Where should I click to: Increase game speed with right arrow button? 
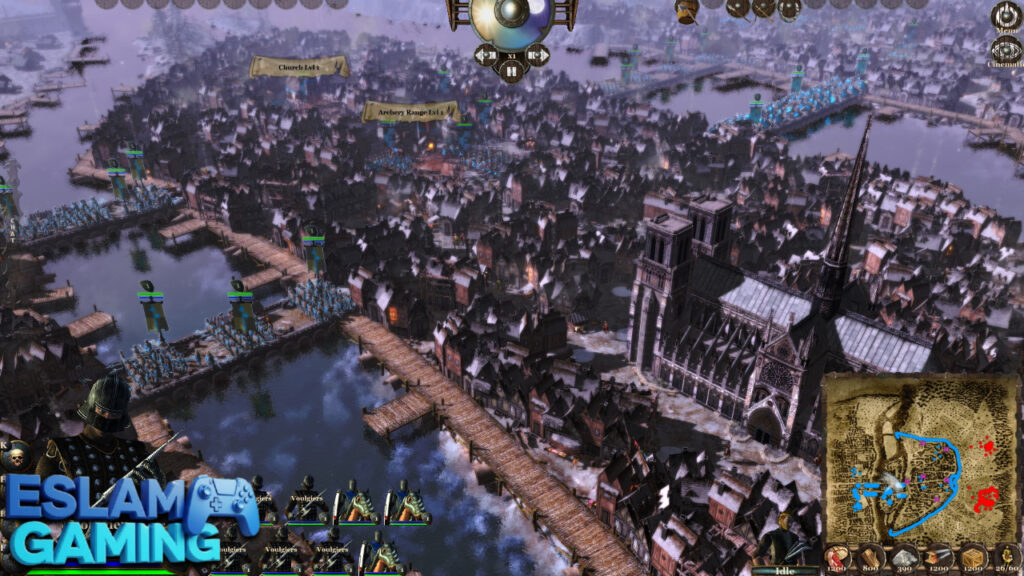[538, 53]
